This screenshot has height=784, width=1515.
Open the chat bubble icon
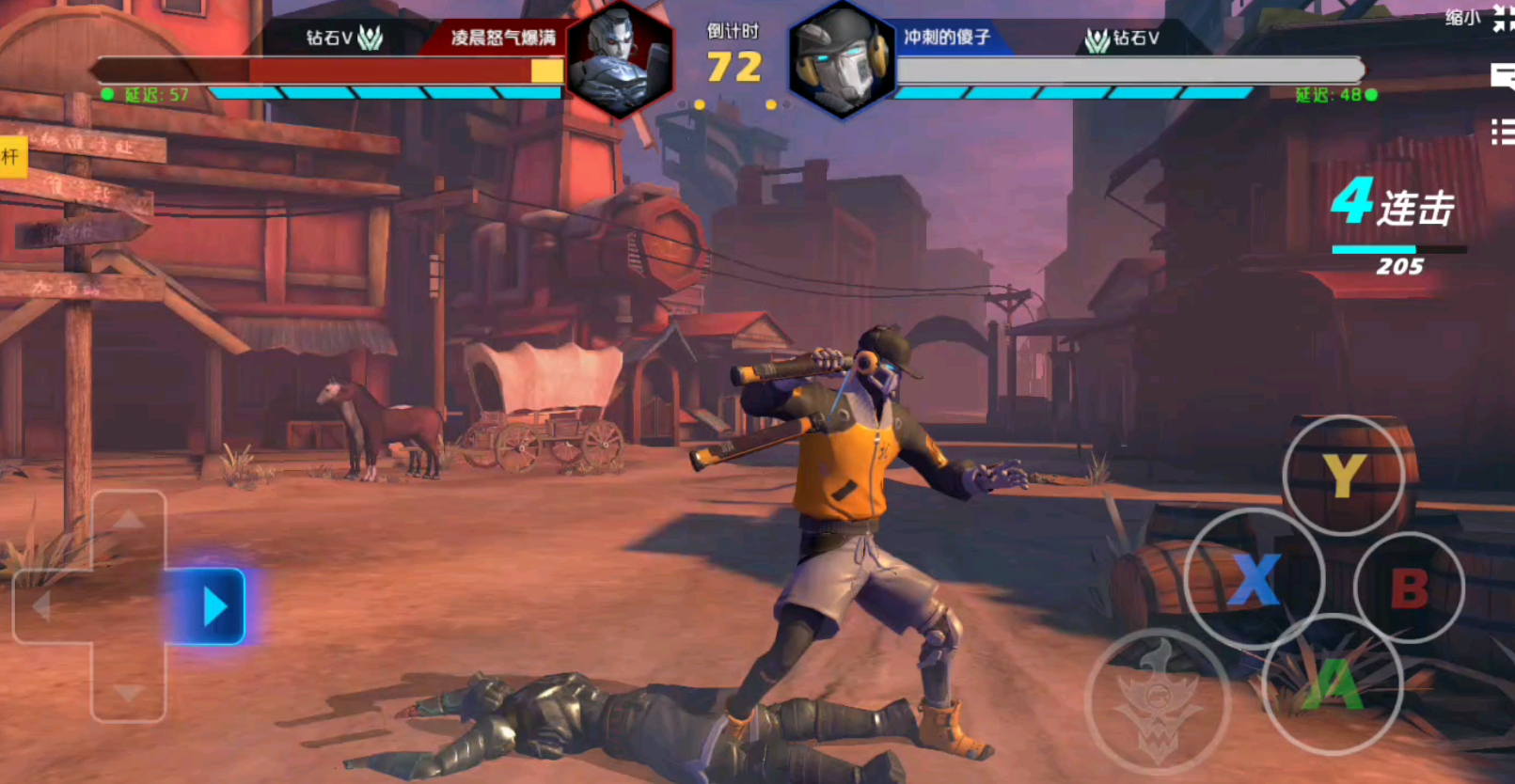click(1503, 75)
